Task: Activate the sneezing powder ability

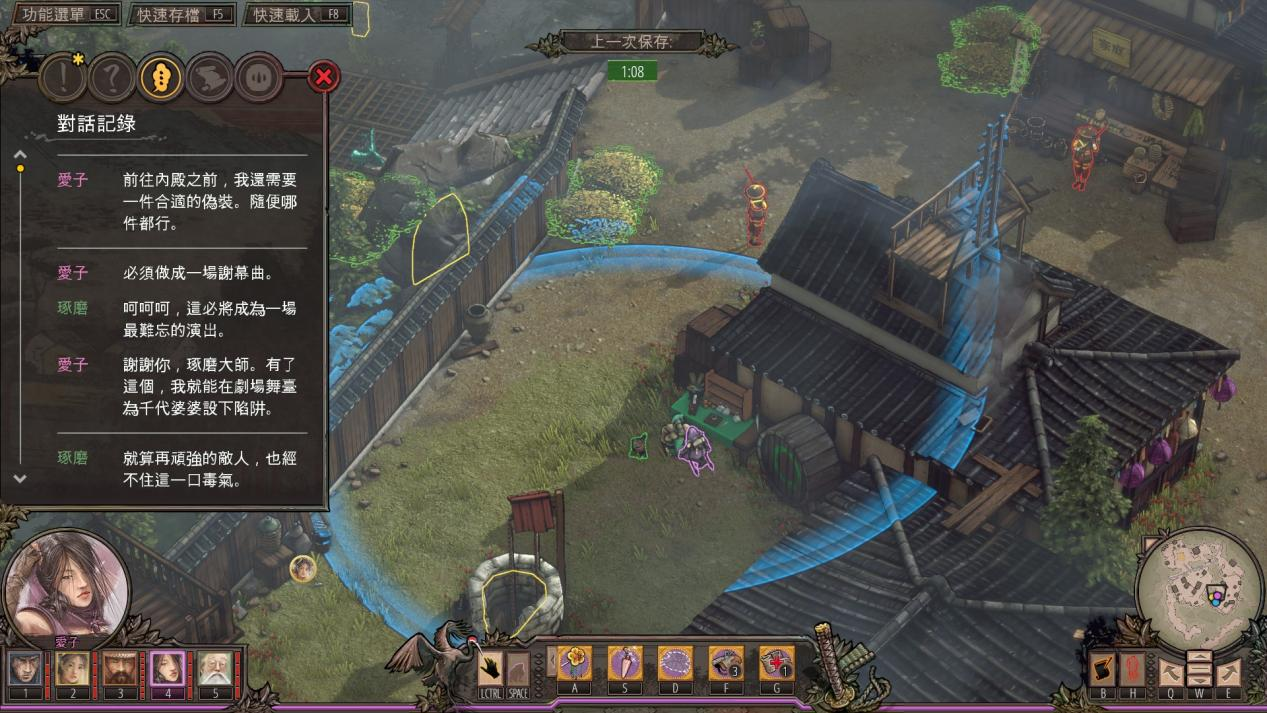Action: (x=675, y=664)
